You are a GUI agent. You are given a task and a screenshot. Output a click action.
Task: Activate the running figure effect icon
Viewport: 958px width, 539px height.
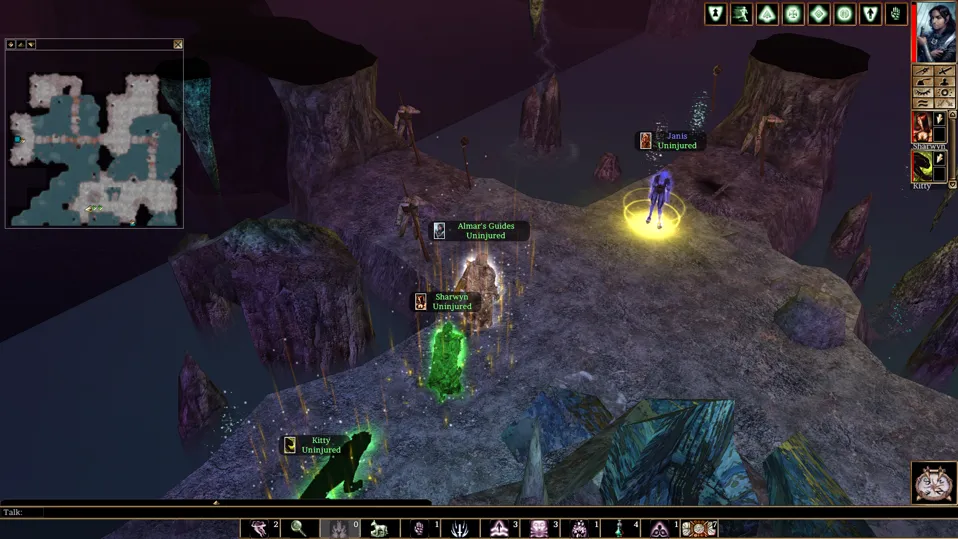point(742,14)
